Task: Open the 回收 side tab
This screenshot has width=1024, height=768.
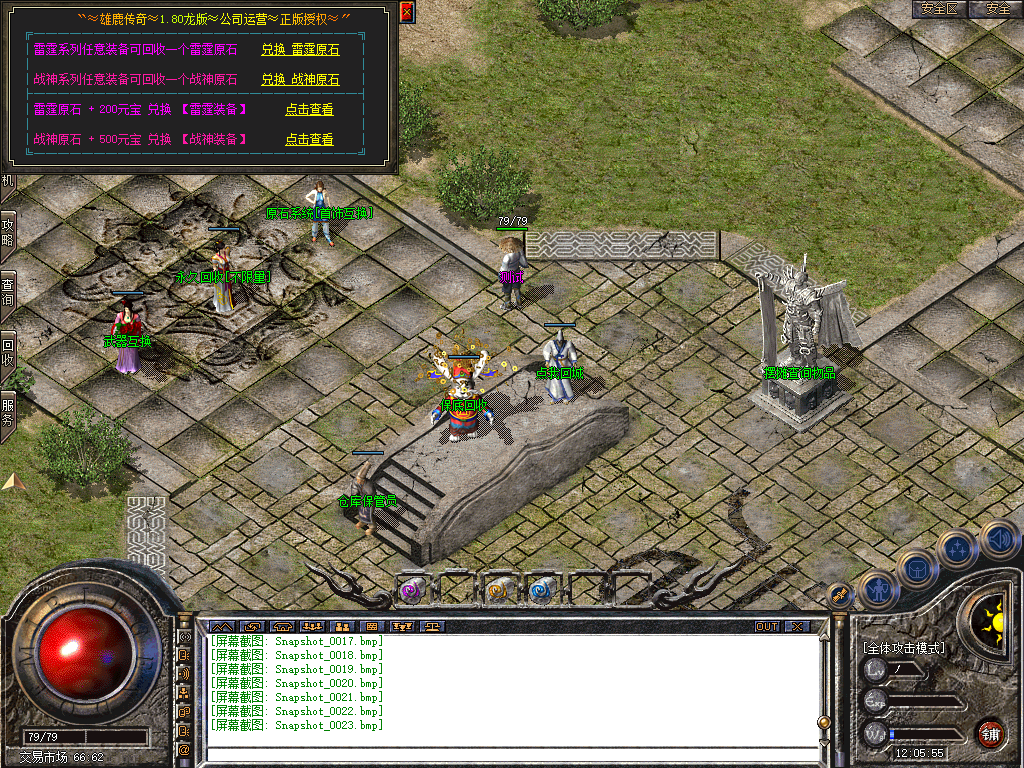Action: 8,352
